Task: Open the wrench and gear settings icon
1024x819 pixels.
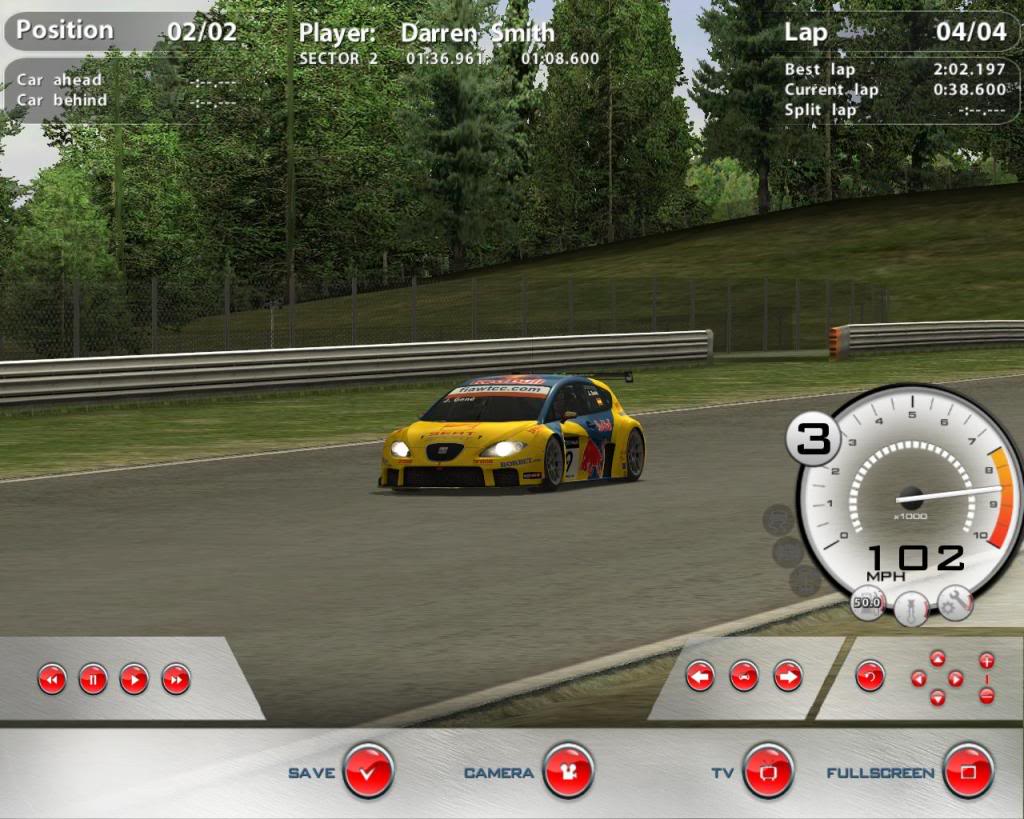Action: 956,602
